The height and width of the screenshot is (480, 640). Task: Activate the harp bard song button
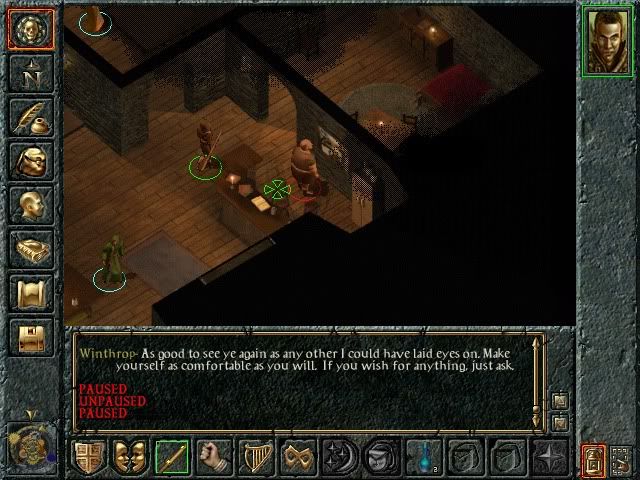click(256, 457)
